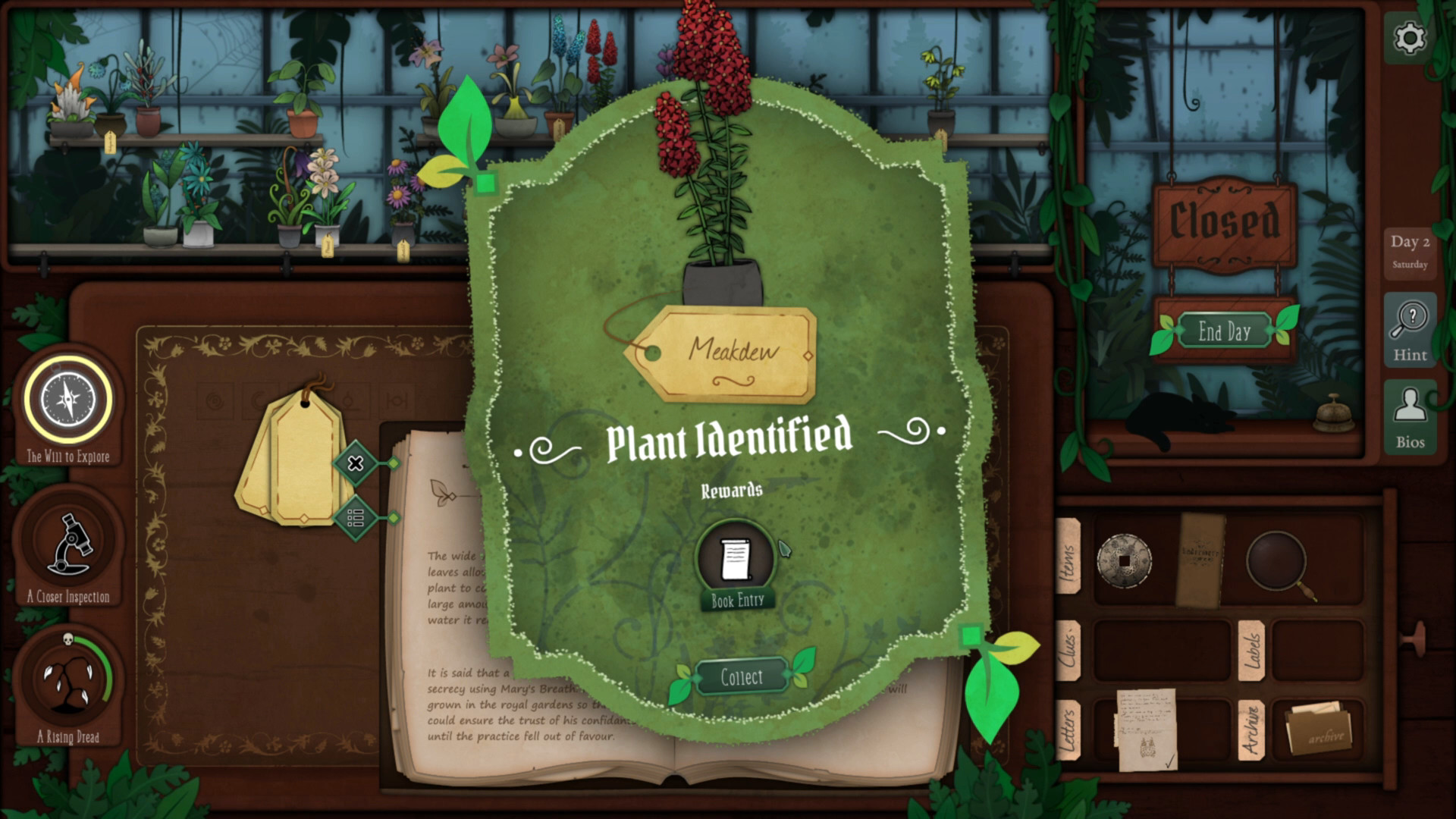Toggle the green diamond beside the X marker
The width and height of the screenshot is (1456, 819).
[395, 463]
